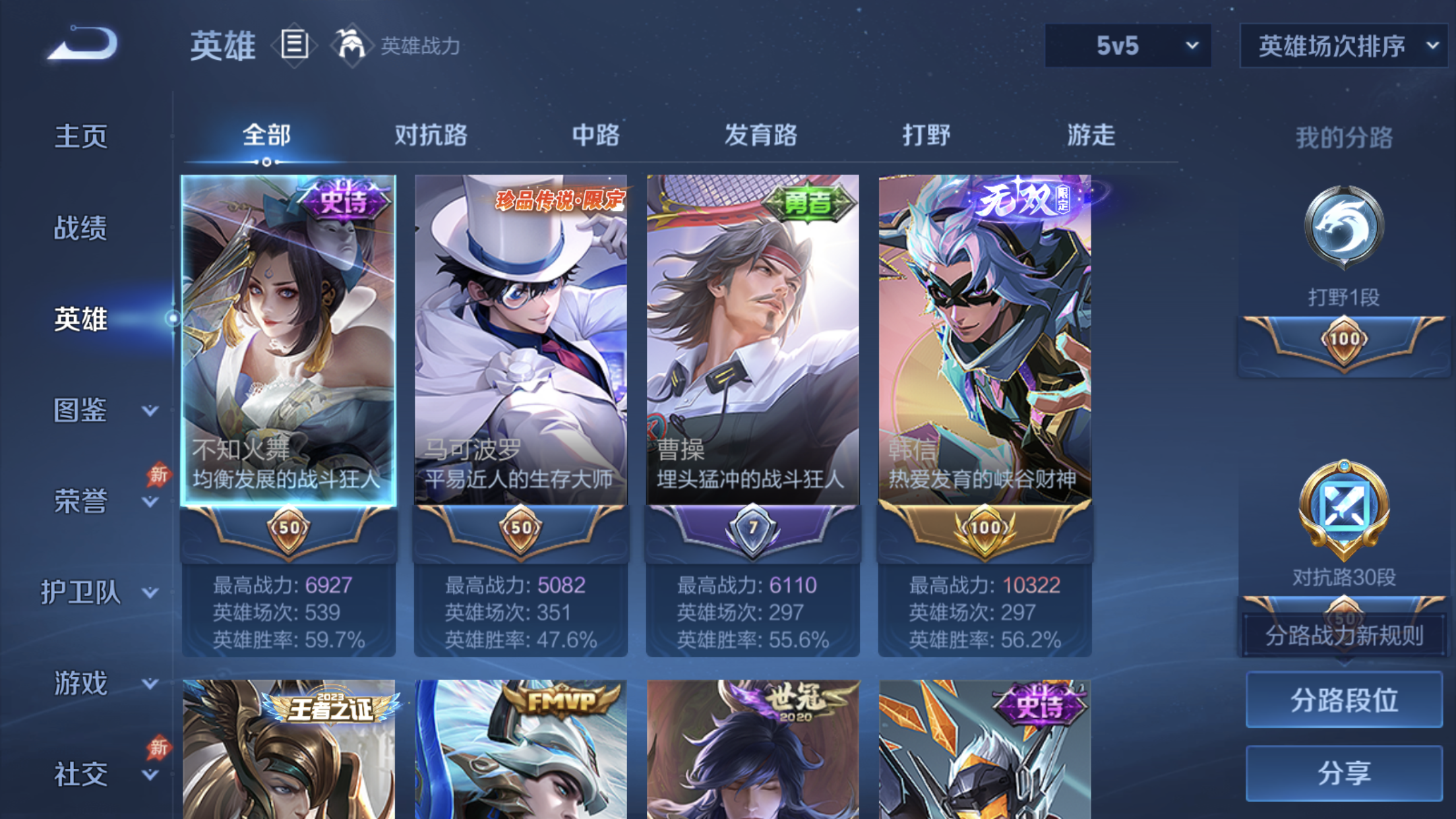Expand the 图鉴 sidebar section
Viewport: 1456px width, 819px height.
78,411
